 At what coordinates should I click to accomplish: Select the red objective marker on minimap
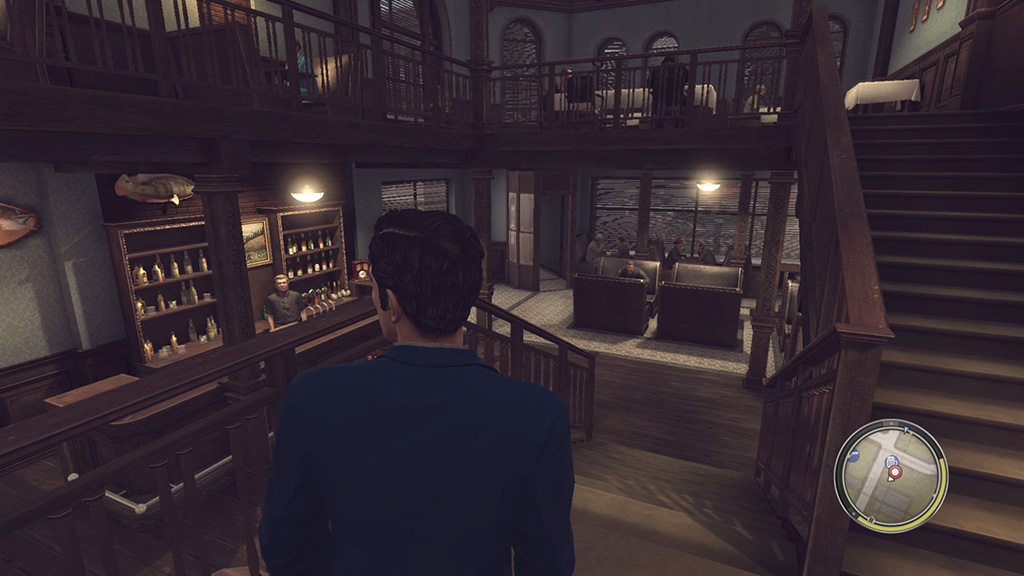click(895, 471)
